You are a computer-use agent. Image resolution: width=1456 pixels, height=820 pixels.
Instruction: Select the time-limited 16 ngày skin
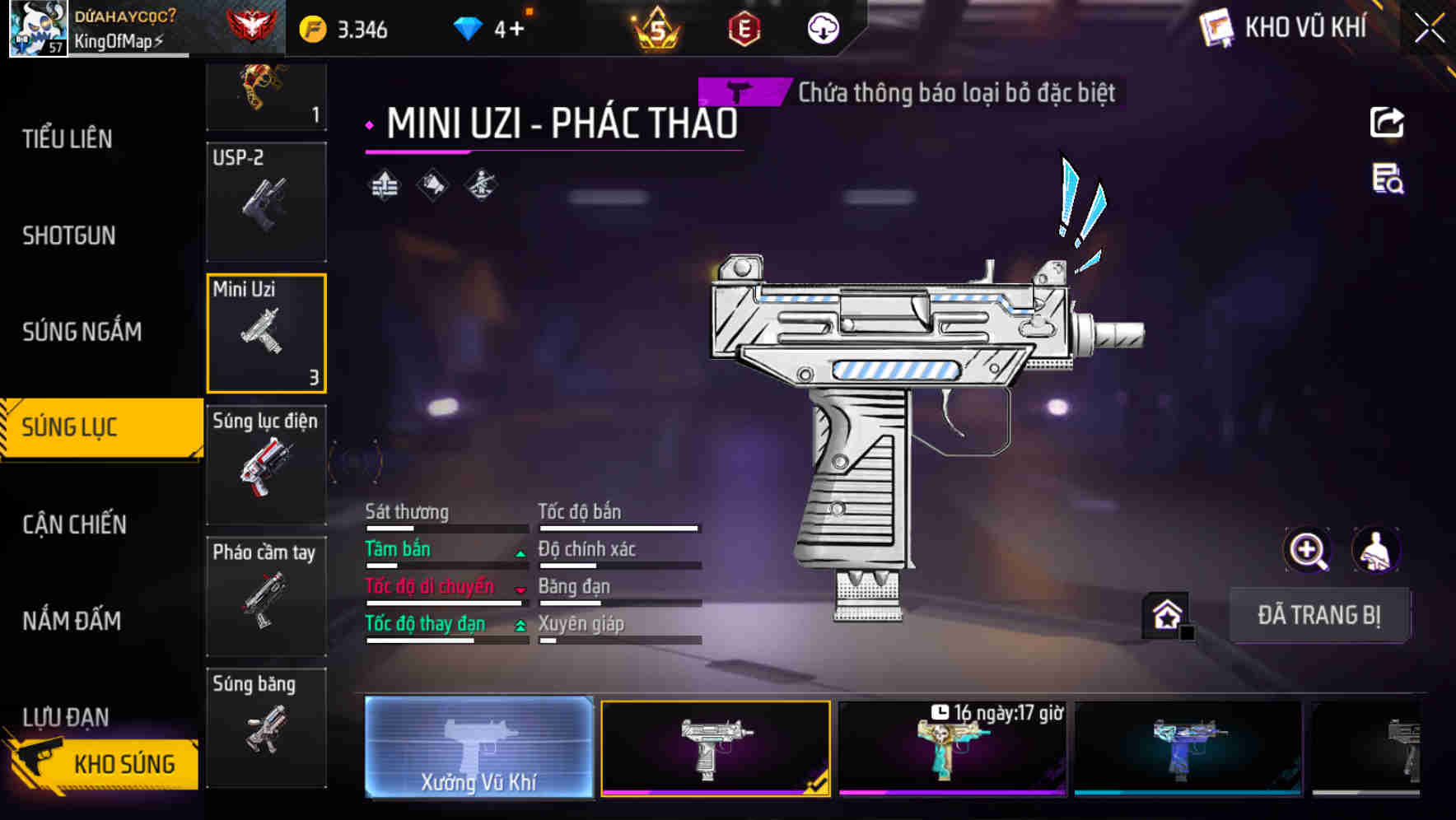[952, 748]
